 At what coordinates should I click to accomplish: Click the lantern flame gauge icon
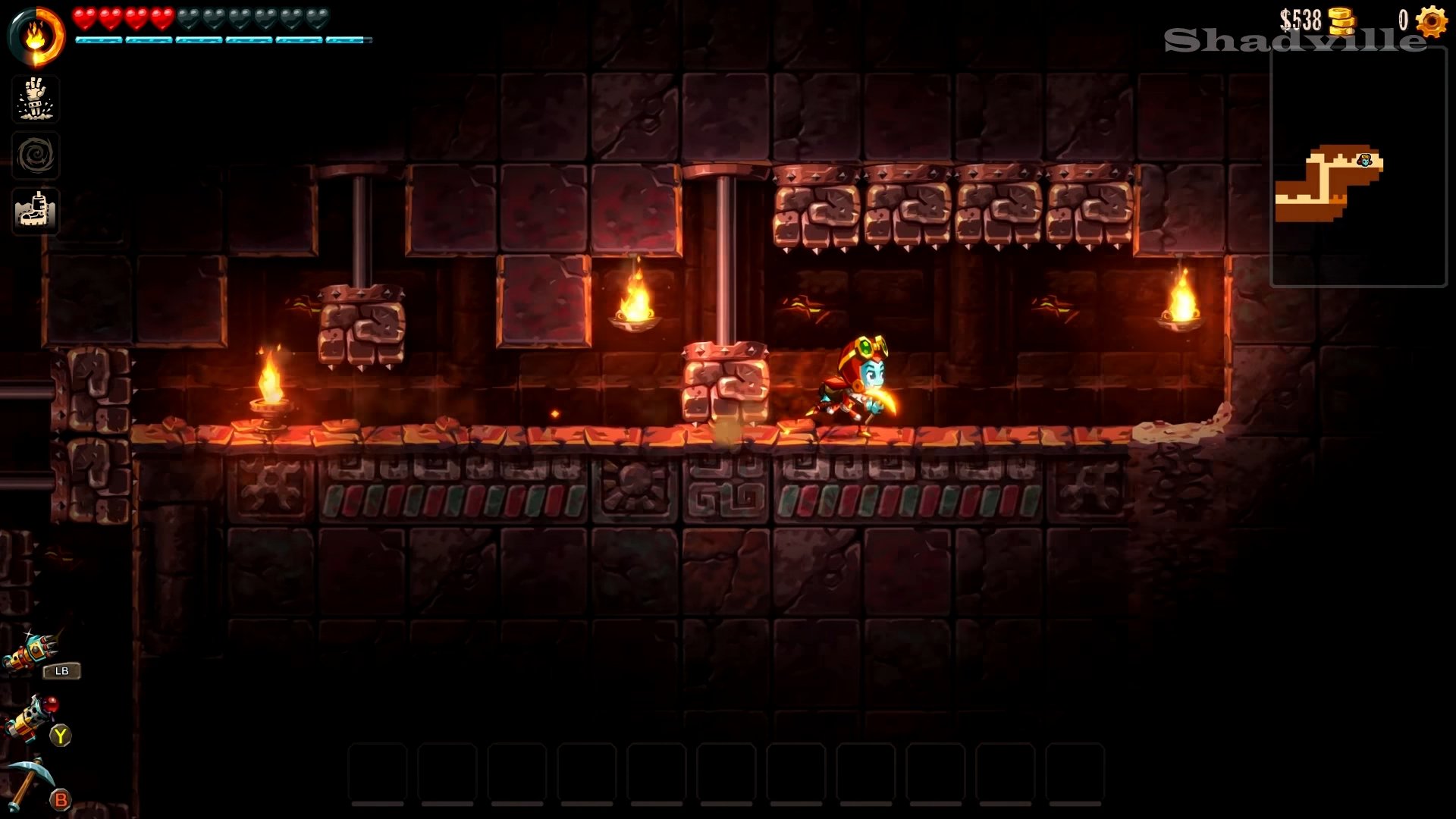point(36,36)
